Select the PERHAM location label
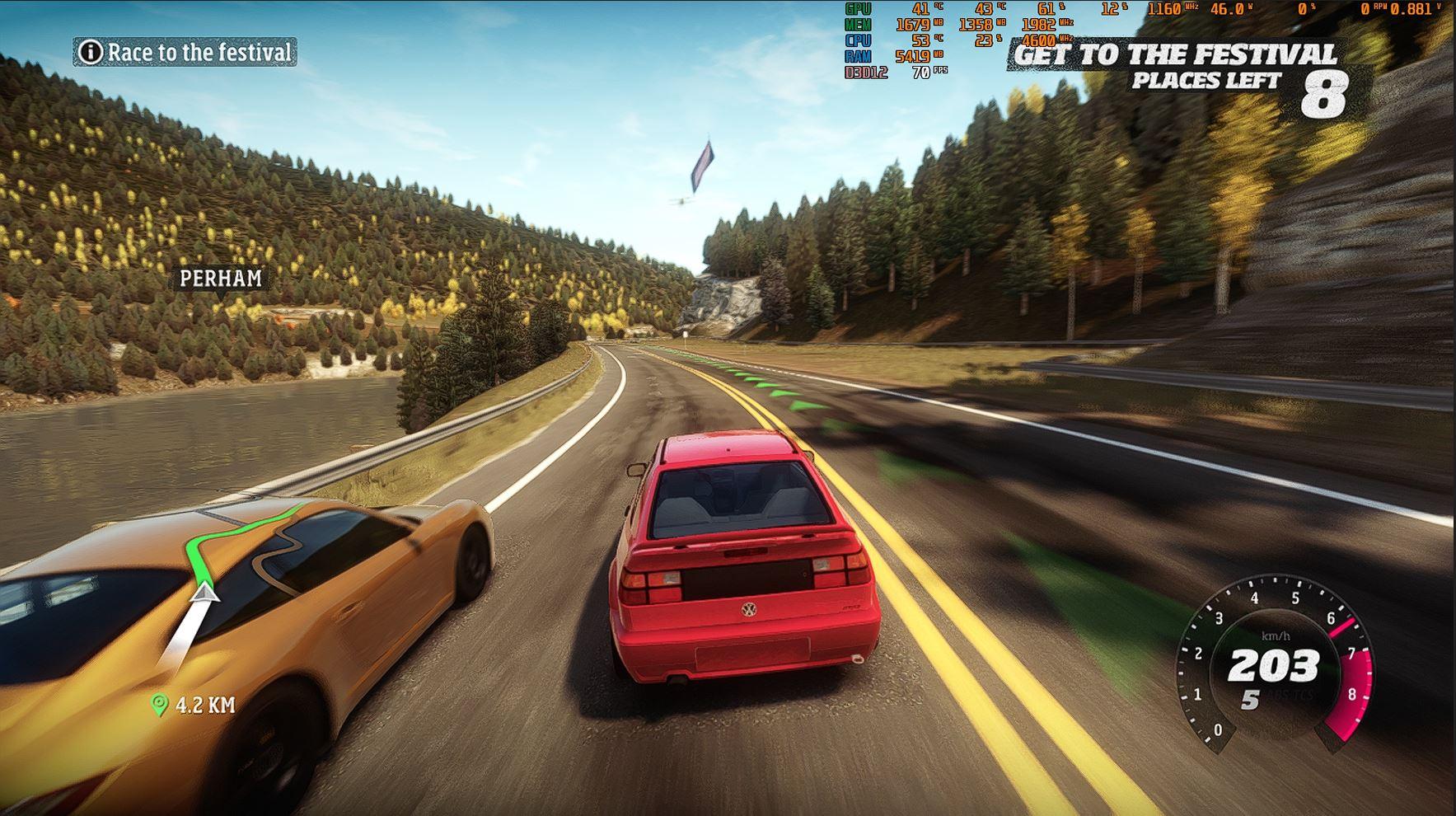Screen dimensions: 1456x816 pos(221,279)
